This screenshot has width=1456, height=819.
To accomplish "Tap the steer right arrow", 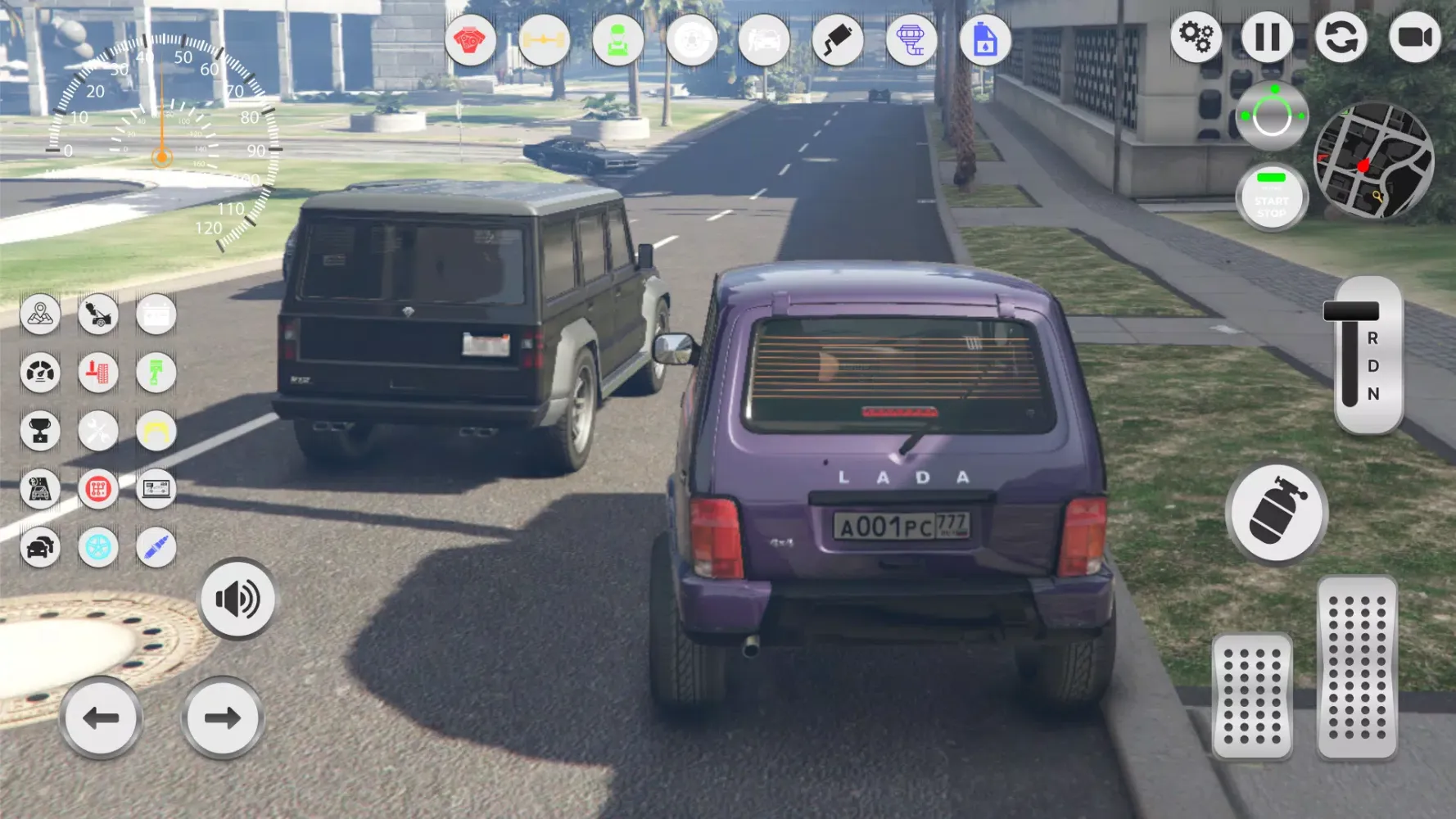I will click(x=222, y=718).
